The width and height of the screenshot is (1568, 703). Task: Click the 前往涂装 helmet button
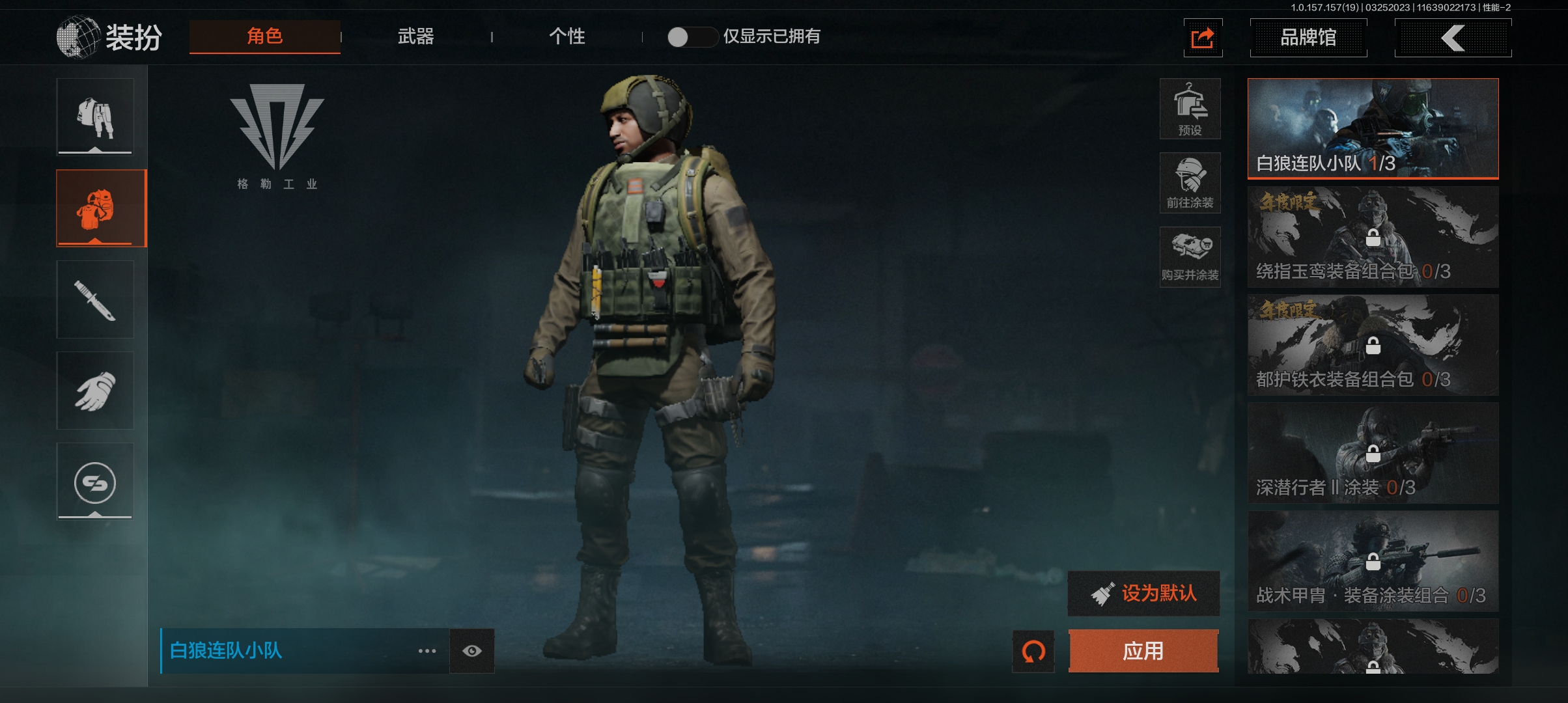[1190, 183]
